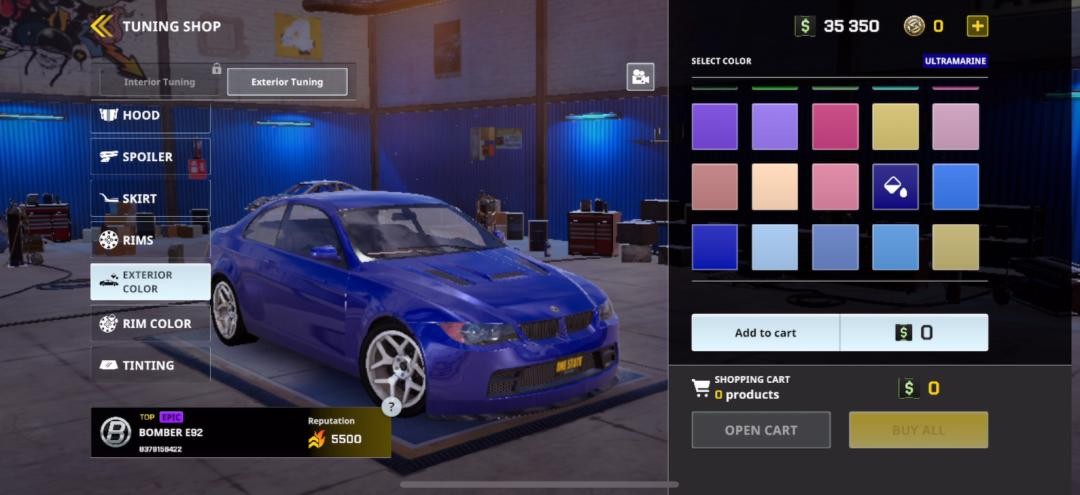Open the Rim Color category
Screen dimensions: 1080x495
150,324
